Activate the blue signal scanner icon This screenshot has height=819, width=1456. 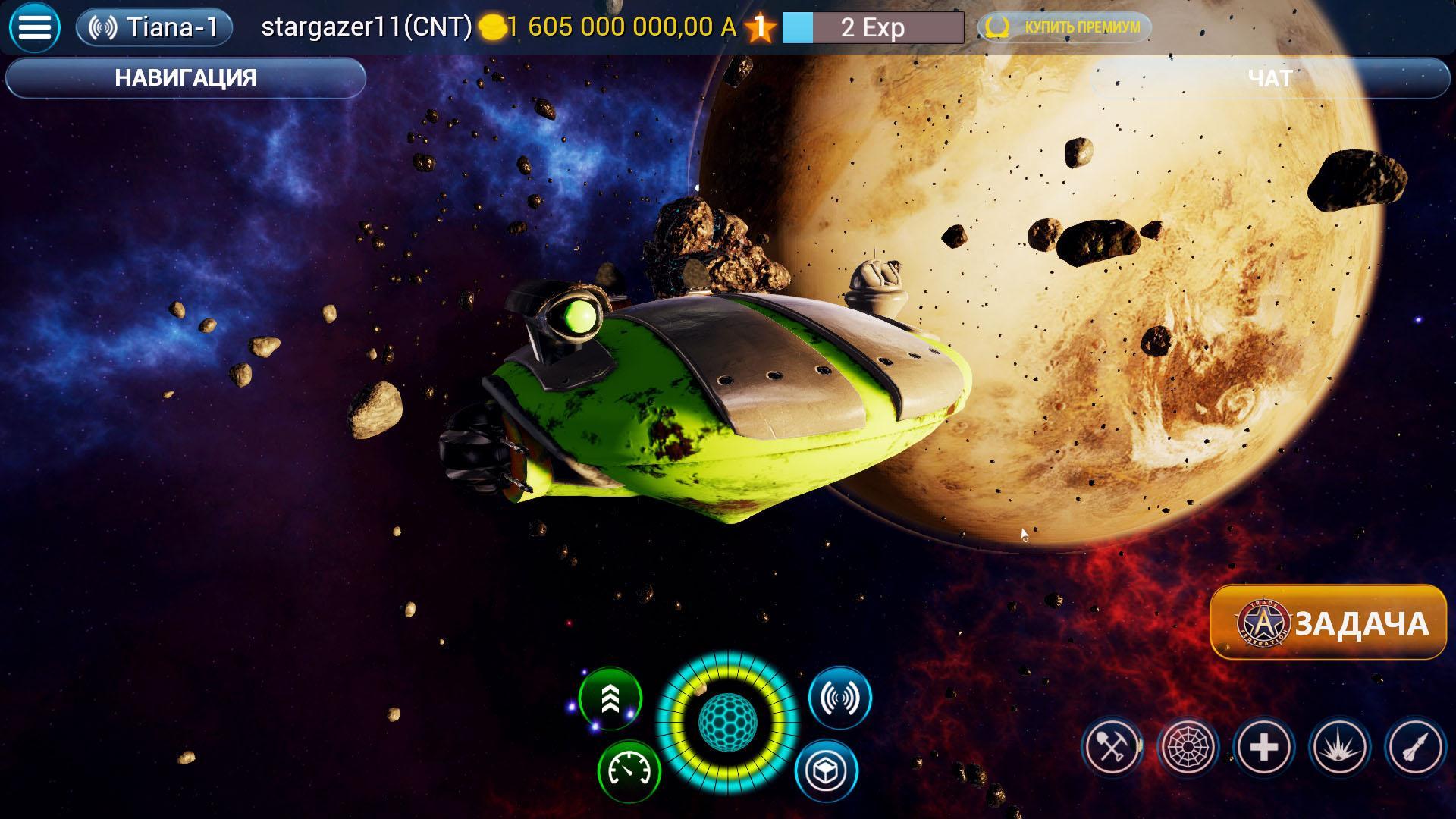click(840, 698)
